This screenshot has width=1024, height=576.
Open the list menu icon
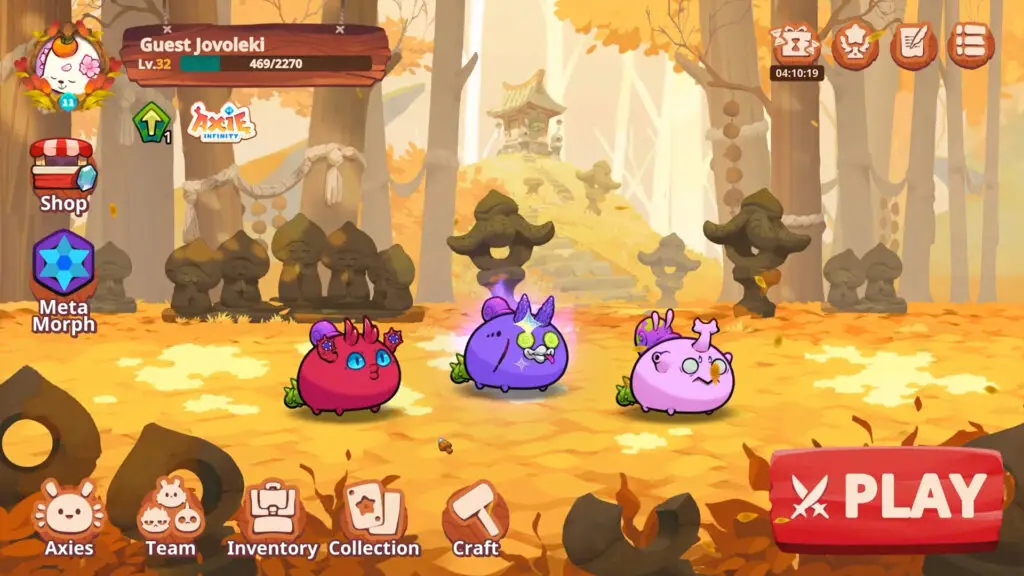tap(971, 45)
